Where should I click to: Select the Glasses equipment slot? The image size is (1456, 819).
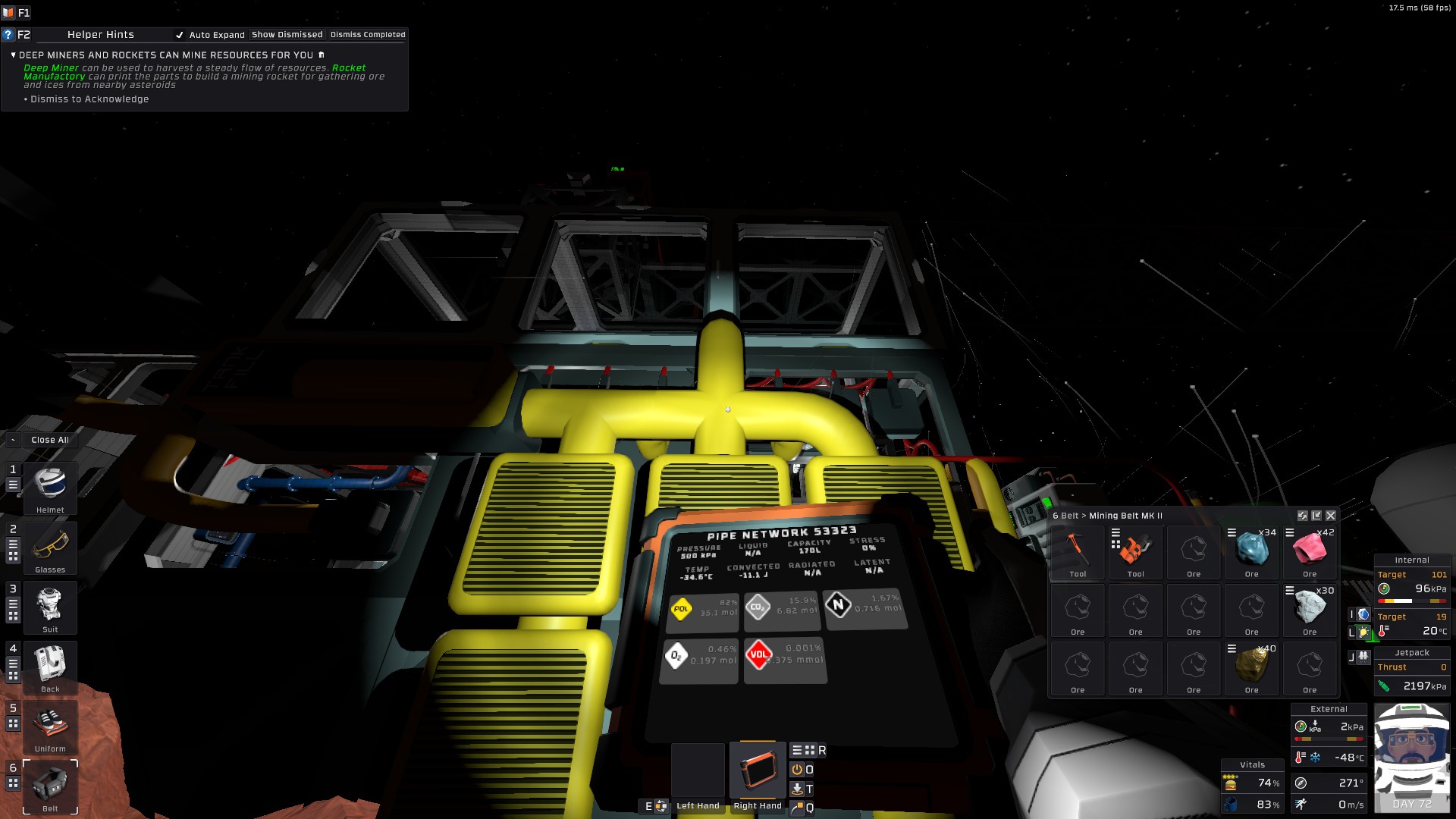[50, 545]
